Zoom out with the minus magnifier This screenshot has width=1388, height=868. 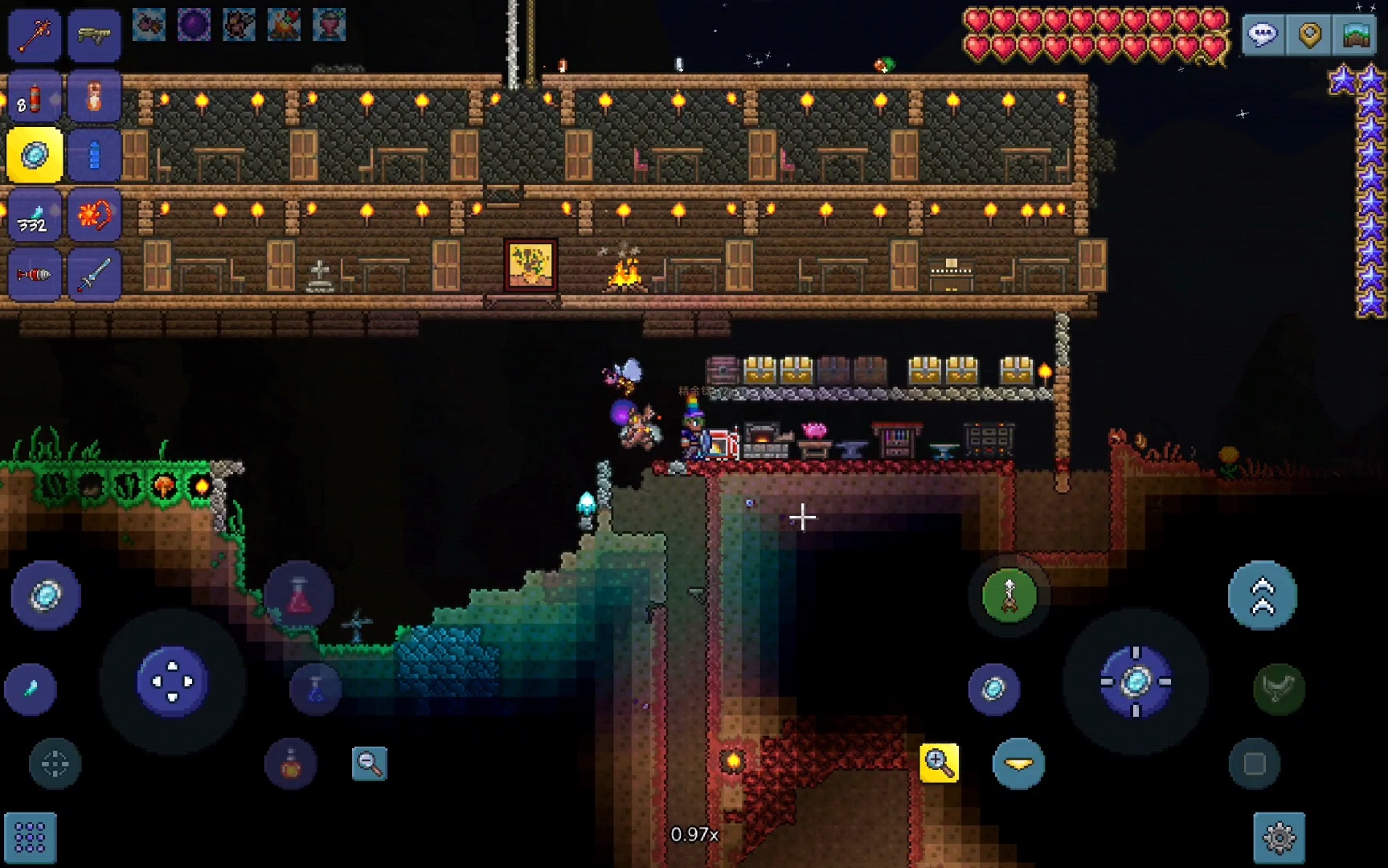[370, 763]
